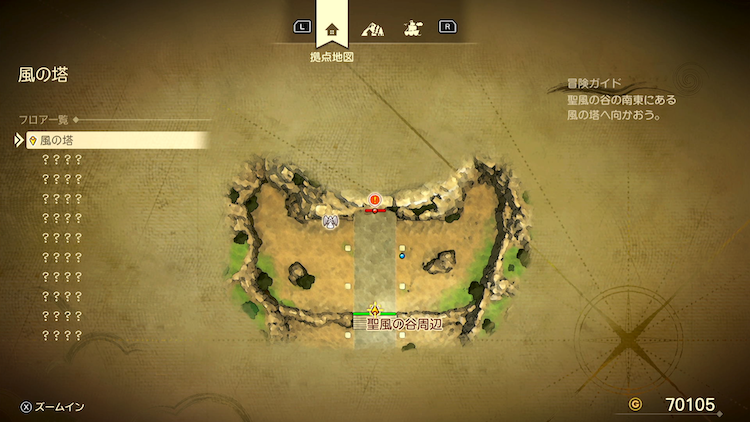Viewport: 750px width, 422px height.
Task: Select the goddess statue marker on map
Action: tap(330, 220)
